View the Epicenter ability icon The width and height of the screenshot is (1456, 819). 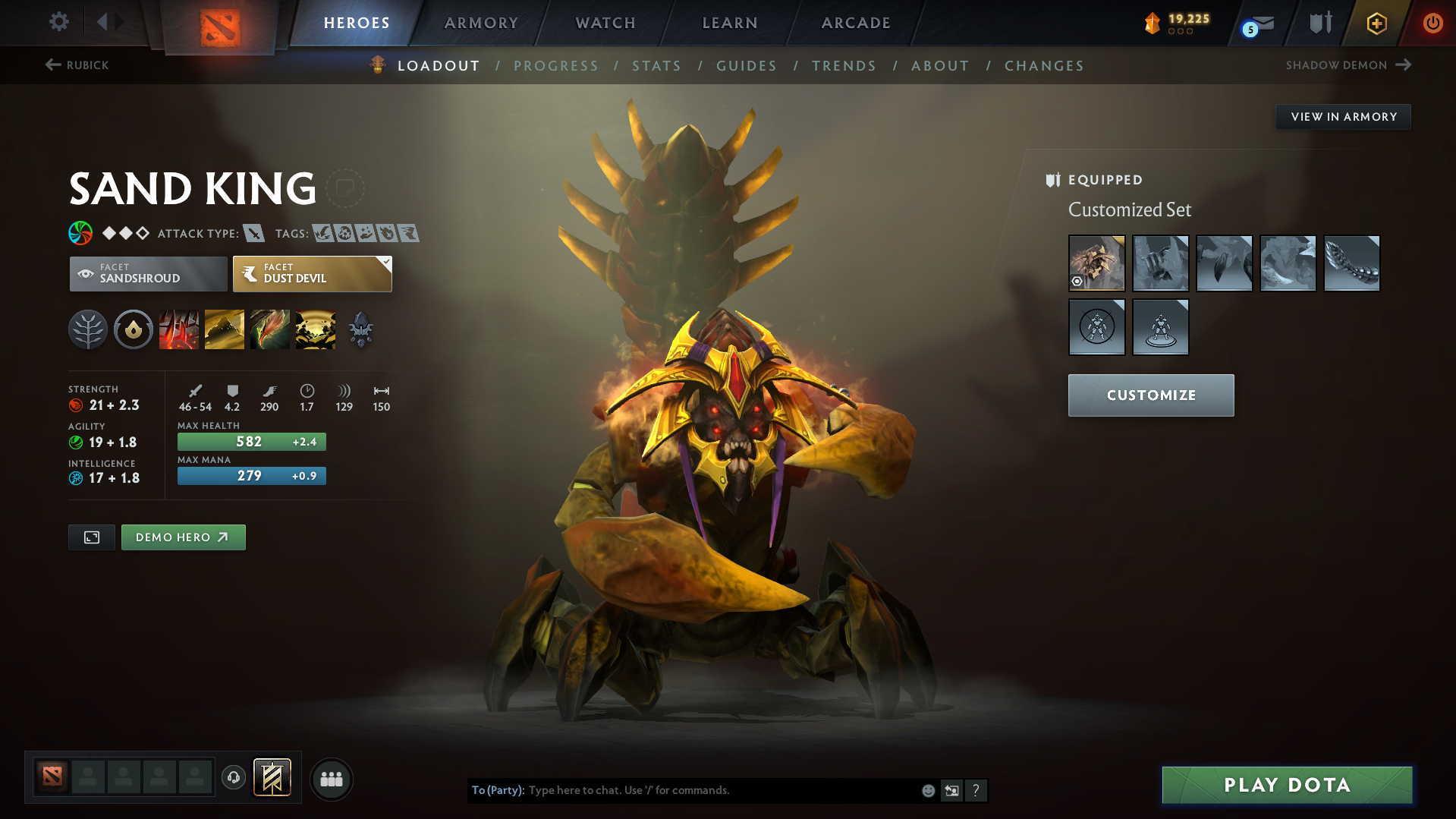point(316,329)
